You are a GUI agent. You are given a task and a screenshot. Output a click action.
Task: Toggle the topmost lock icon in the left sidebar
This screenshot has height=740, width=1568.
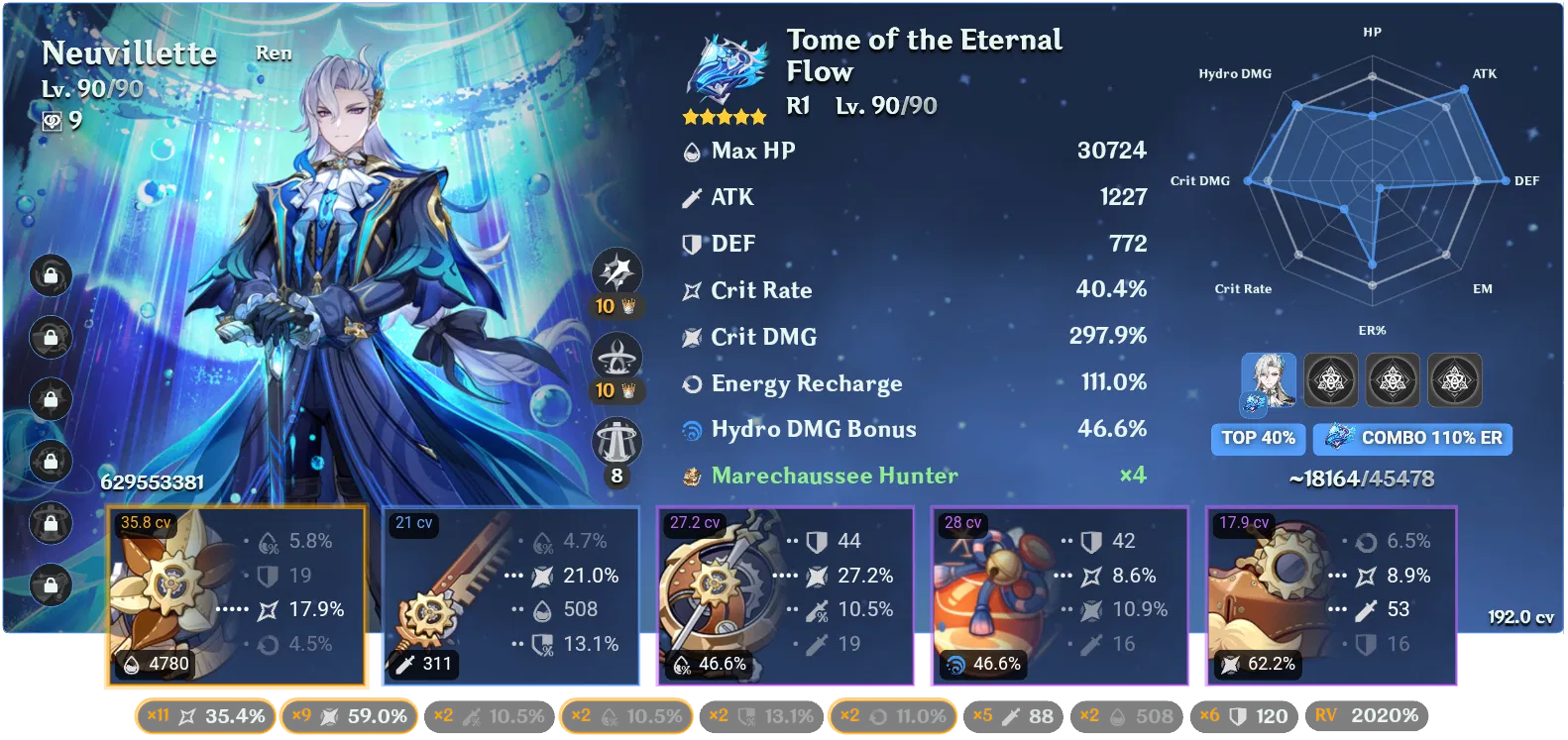pyautogui.click(x=49, y=276)
